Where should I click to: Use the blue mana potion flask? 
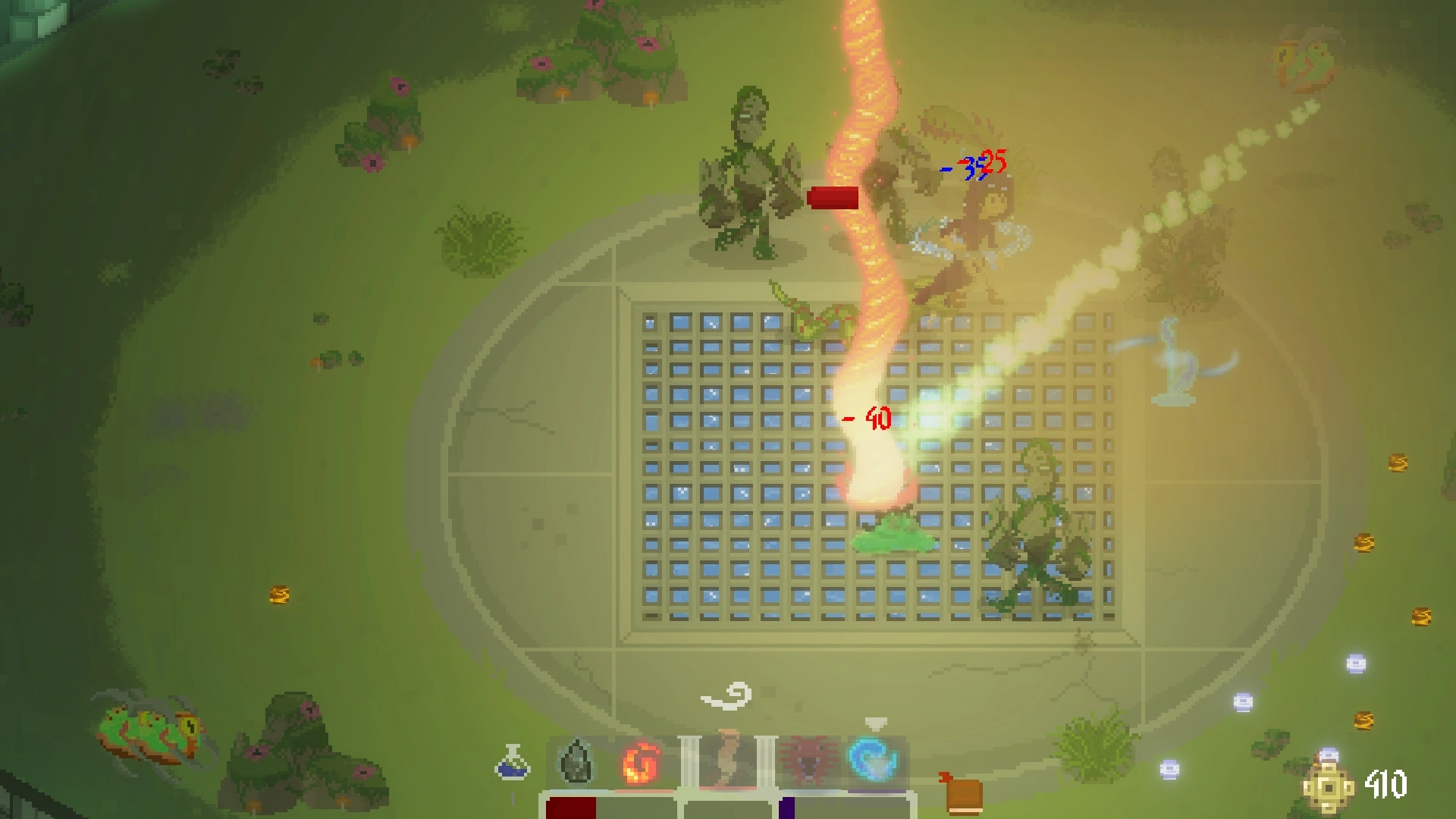tap(513, 763)
